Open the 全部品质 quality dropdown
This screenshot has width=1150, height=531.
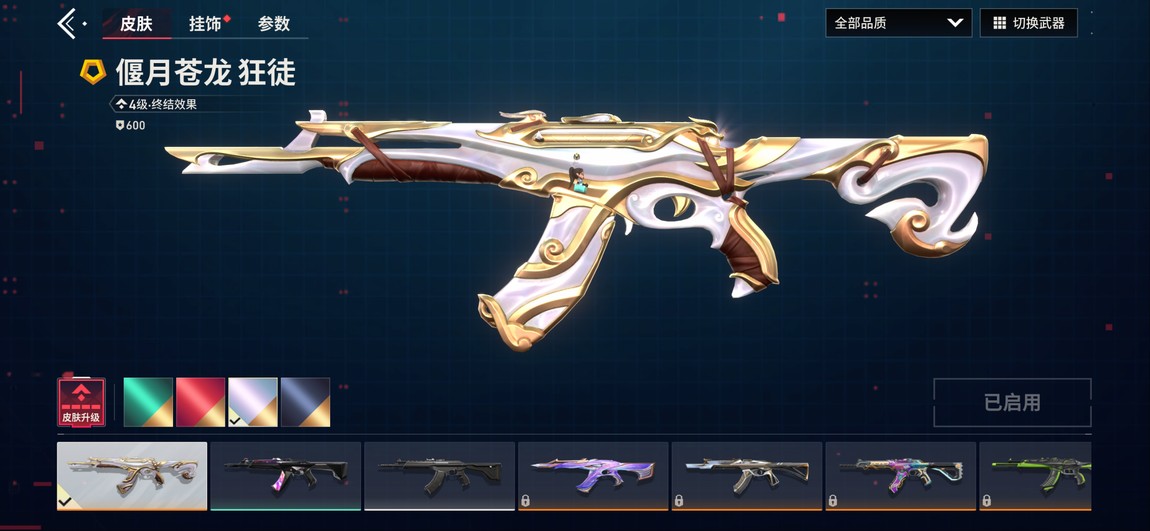point(897,23)
